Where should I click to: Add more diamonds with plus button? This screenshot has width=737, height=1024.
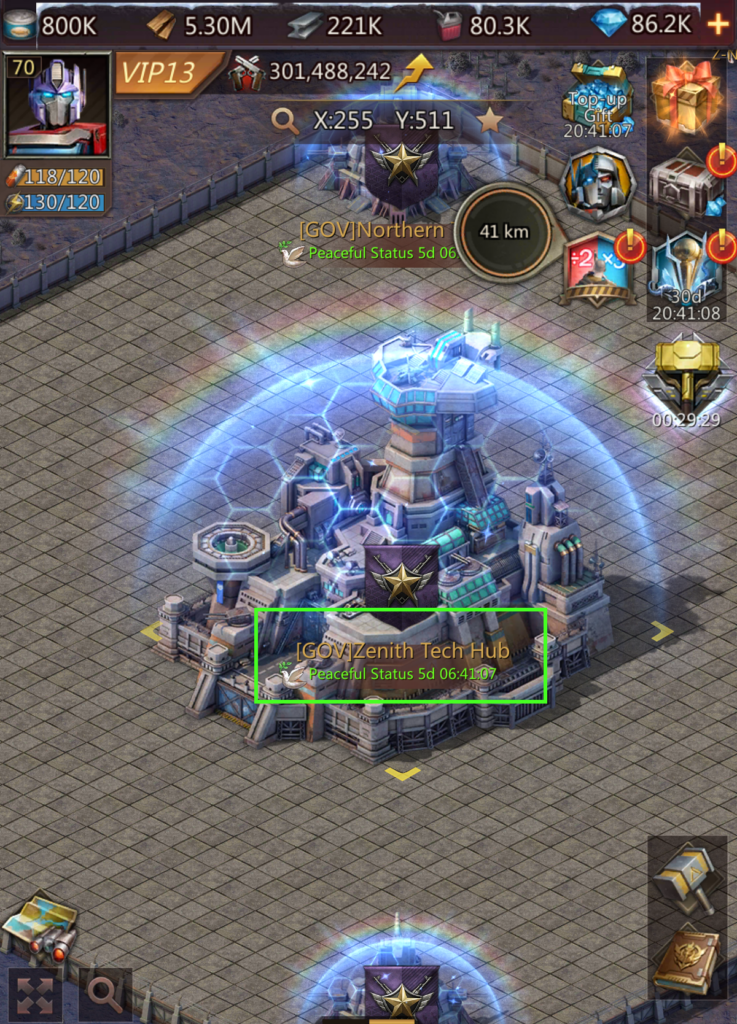click(x=717, y=24)
